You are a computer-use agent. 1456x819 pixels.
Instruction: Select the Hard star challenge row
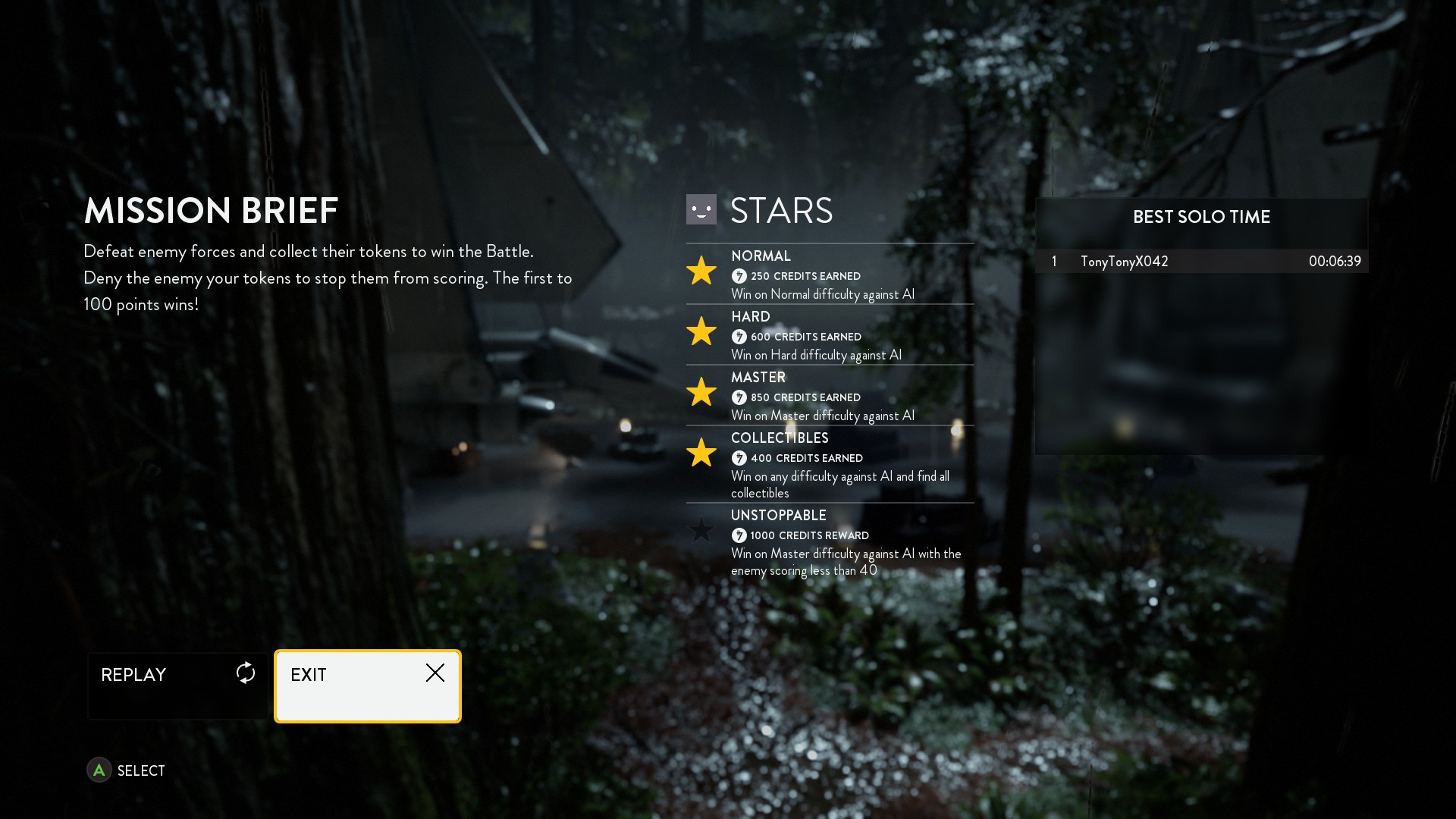coord(830,335)
